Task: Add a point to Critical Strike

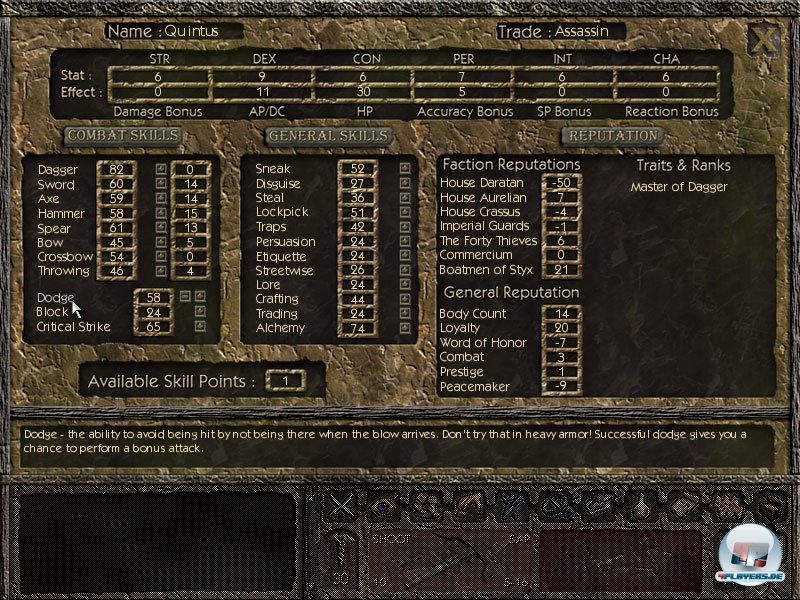Action: (x=200, y=326)
